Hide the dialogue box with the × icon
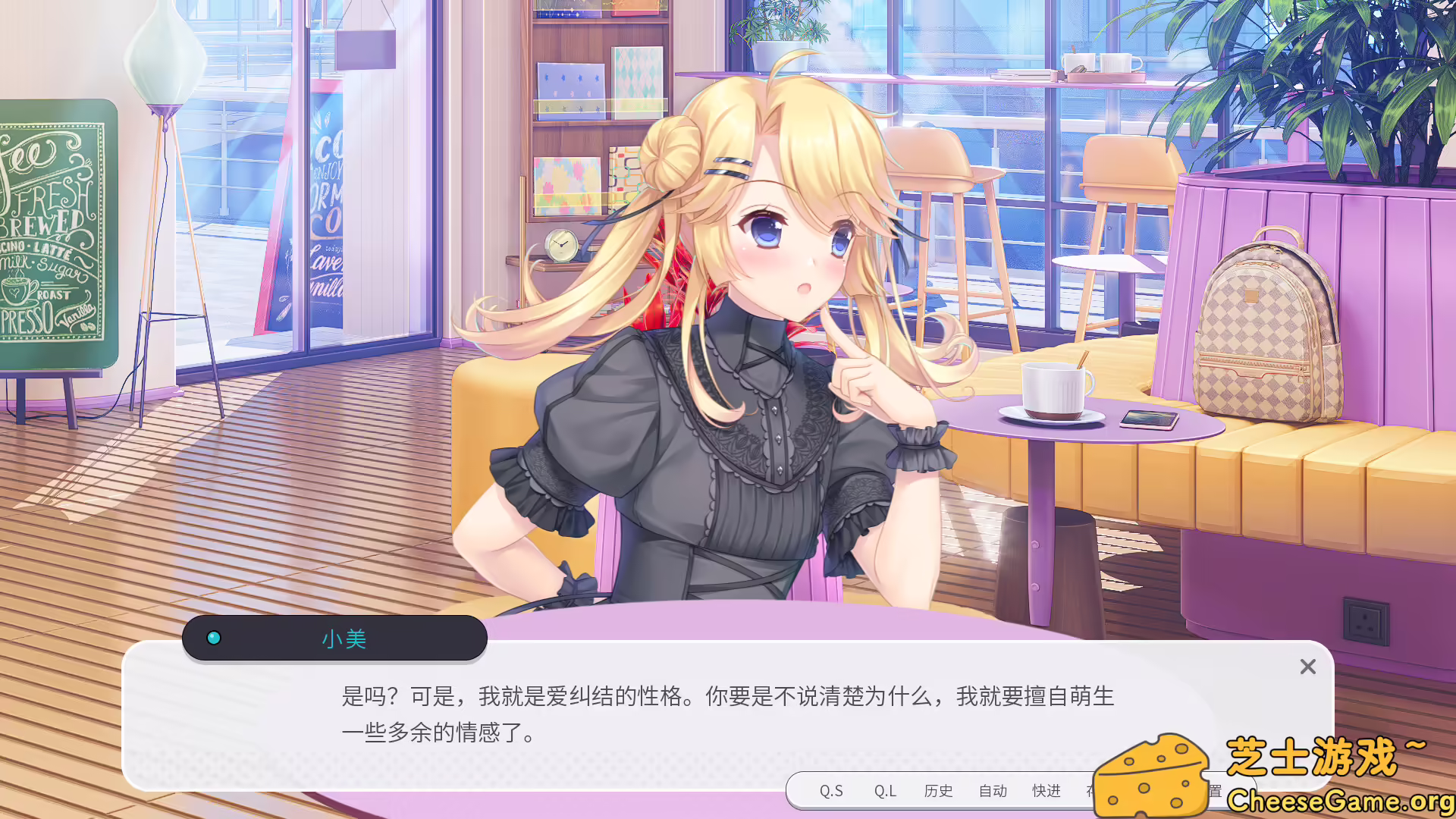This screenshot has width=1456, height=819. coord(1307,667)
